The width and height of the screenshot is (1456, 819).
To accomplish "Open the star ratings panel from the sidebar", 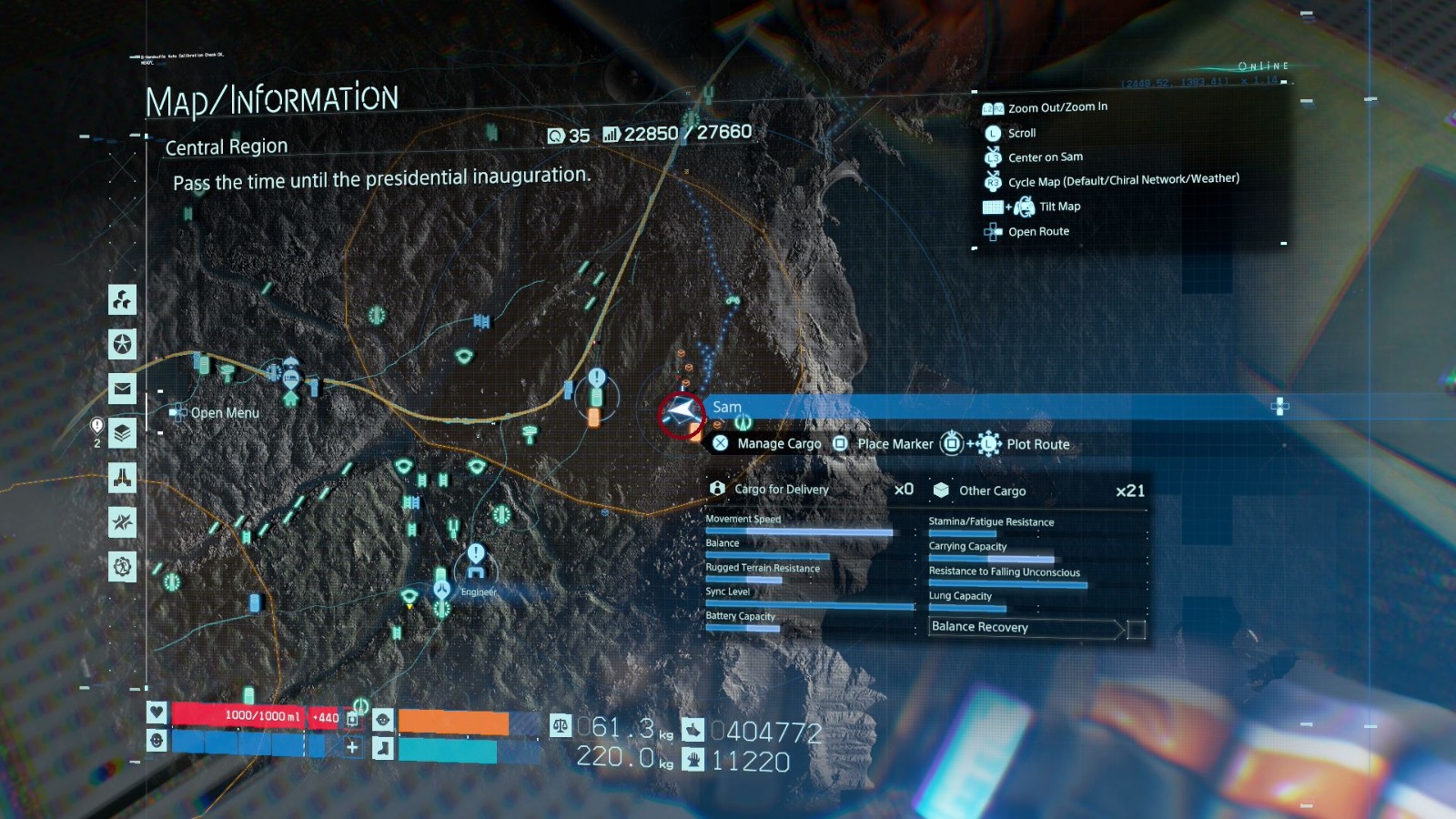I will point(123,344).
